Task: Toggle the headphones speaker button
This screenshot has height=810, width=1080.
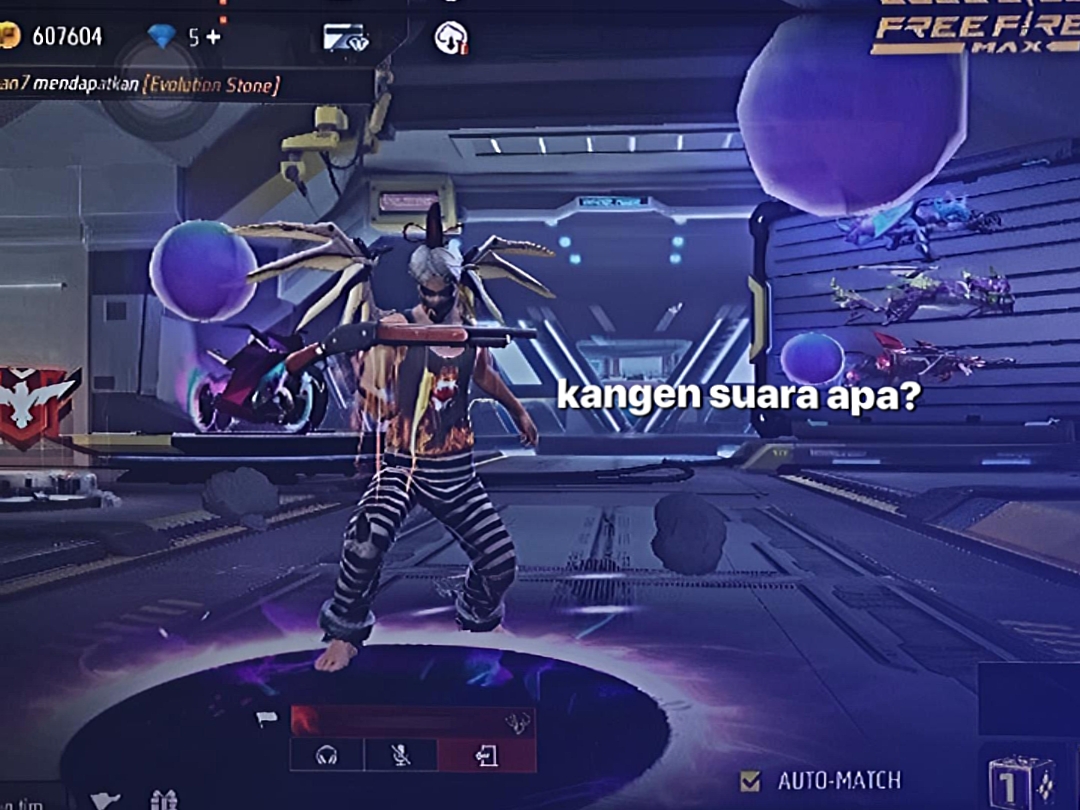Action: (x=326, y=756)
